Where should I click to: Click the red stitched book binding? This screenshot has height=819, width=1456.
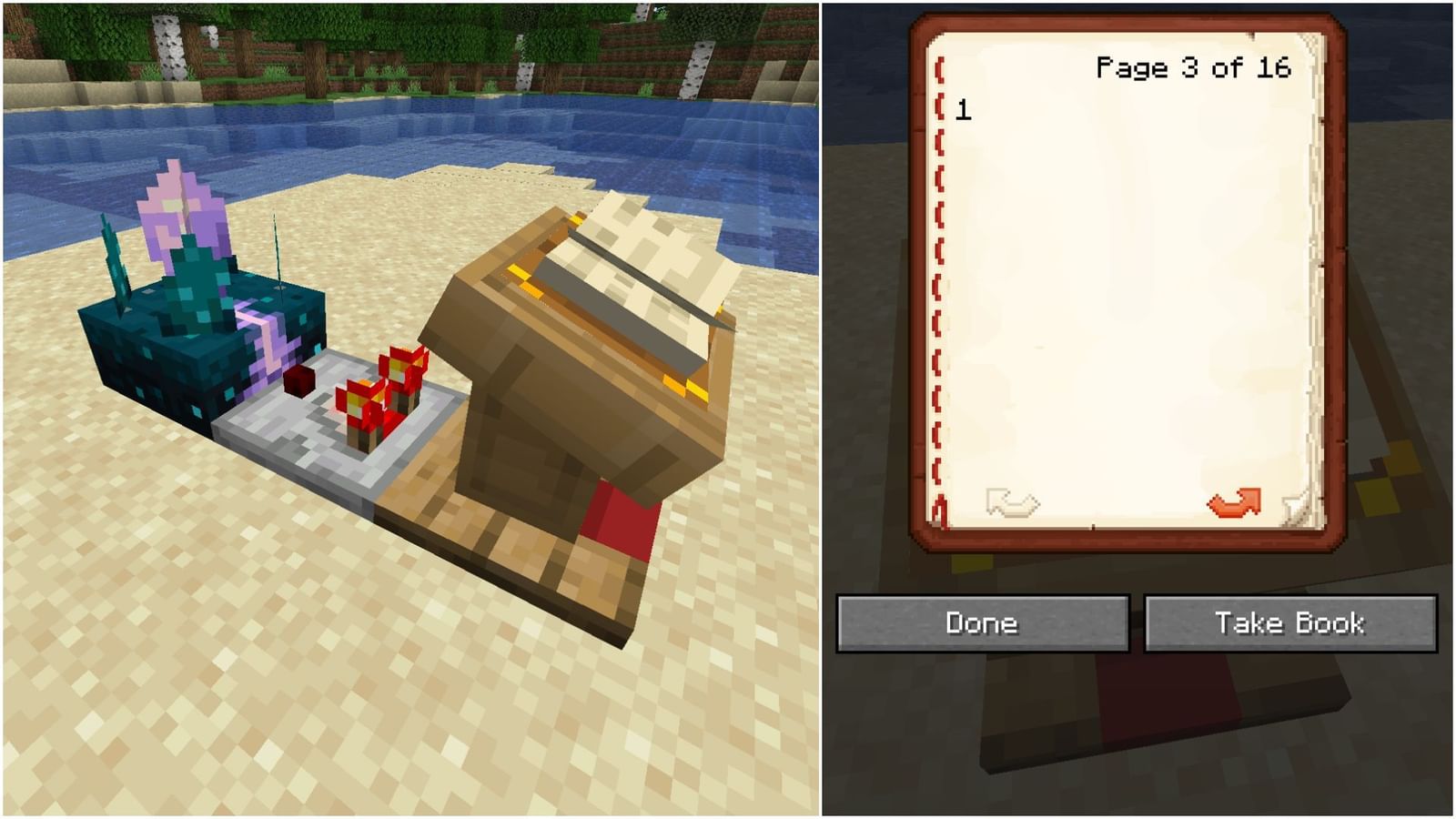pos(937,273)
